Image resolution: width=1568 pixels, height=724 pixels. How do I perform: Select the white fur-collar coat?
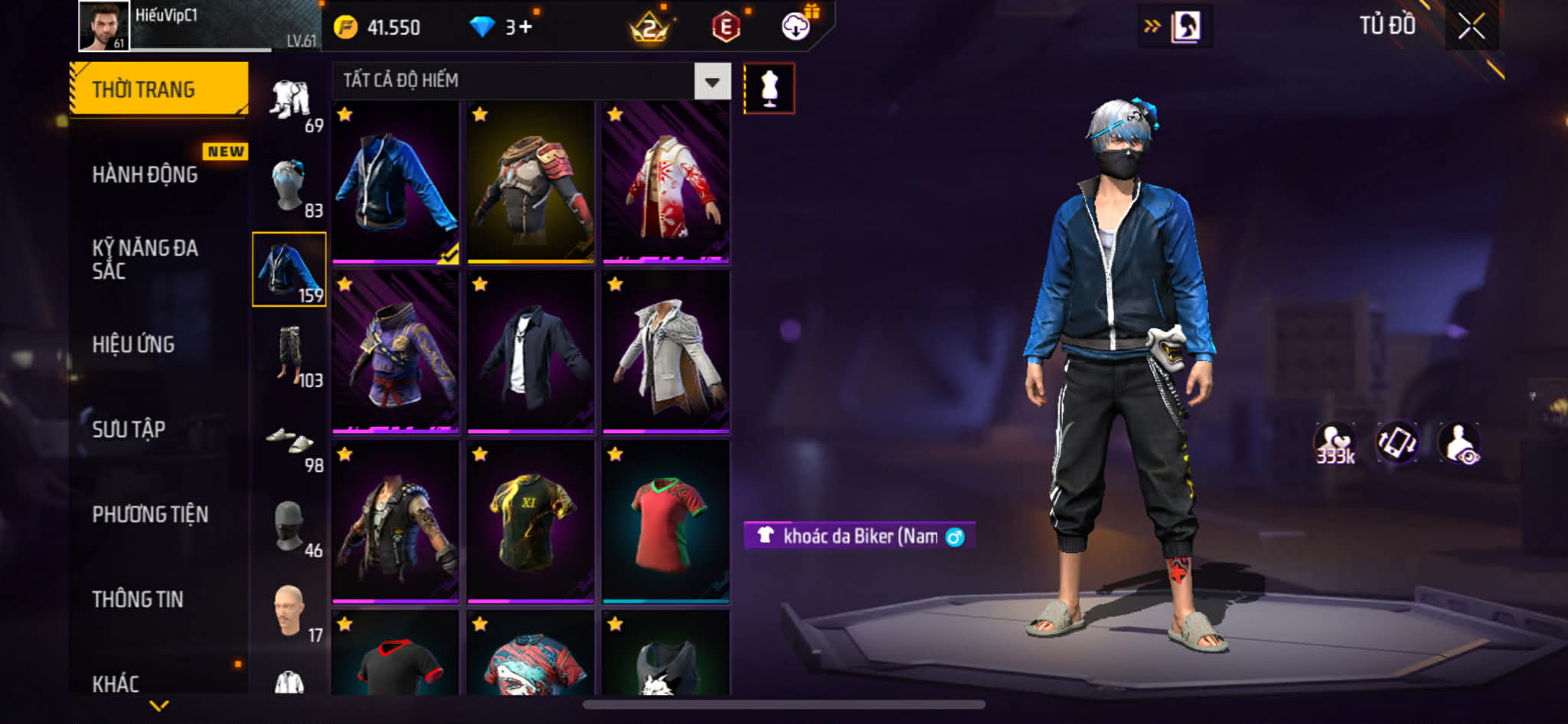666,353
